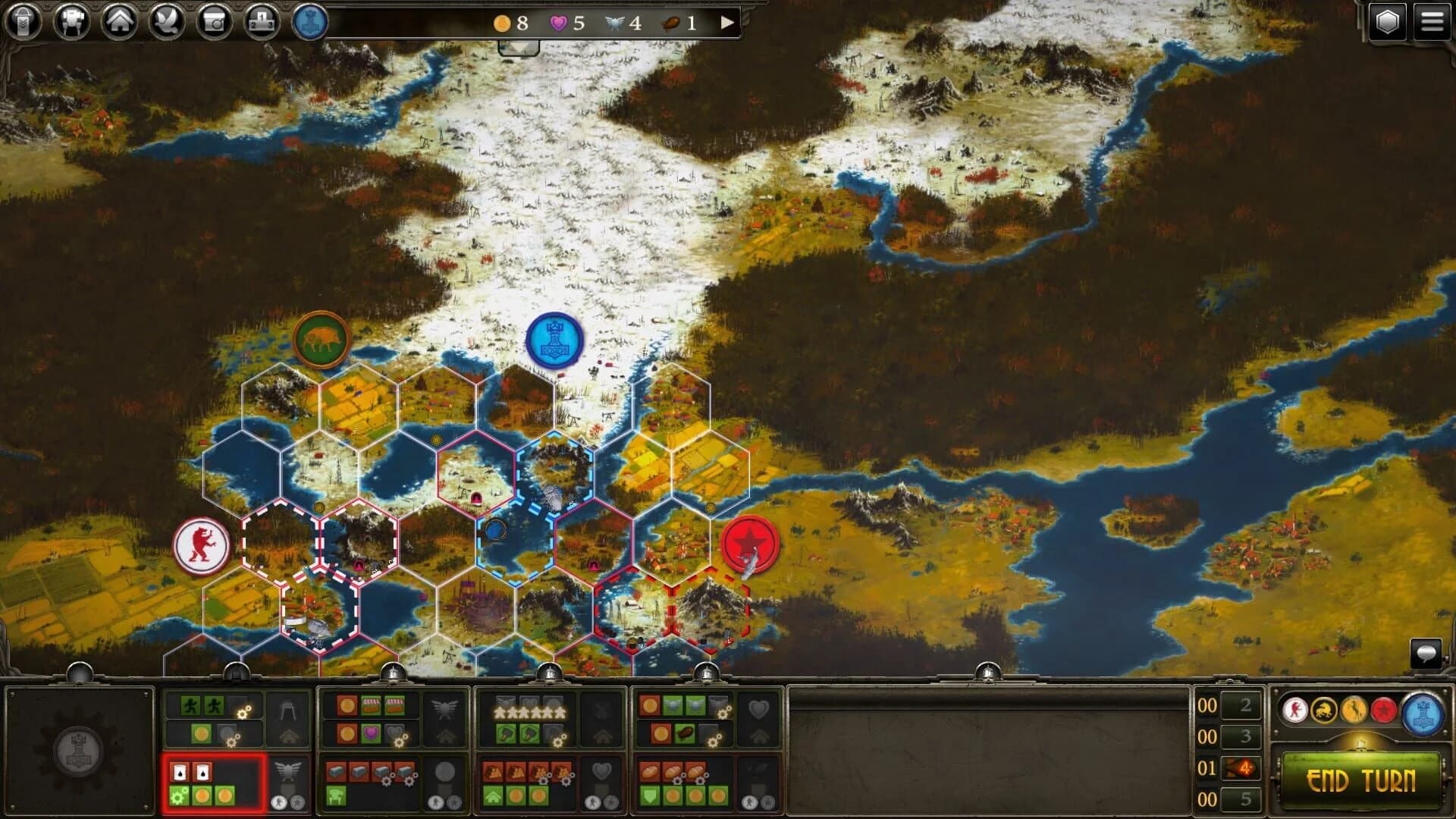Open the mech panel from the toolbar
This screenshot has width=1456, height=819.
[73, 20]
